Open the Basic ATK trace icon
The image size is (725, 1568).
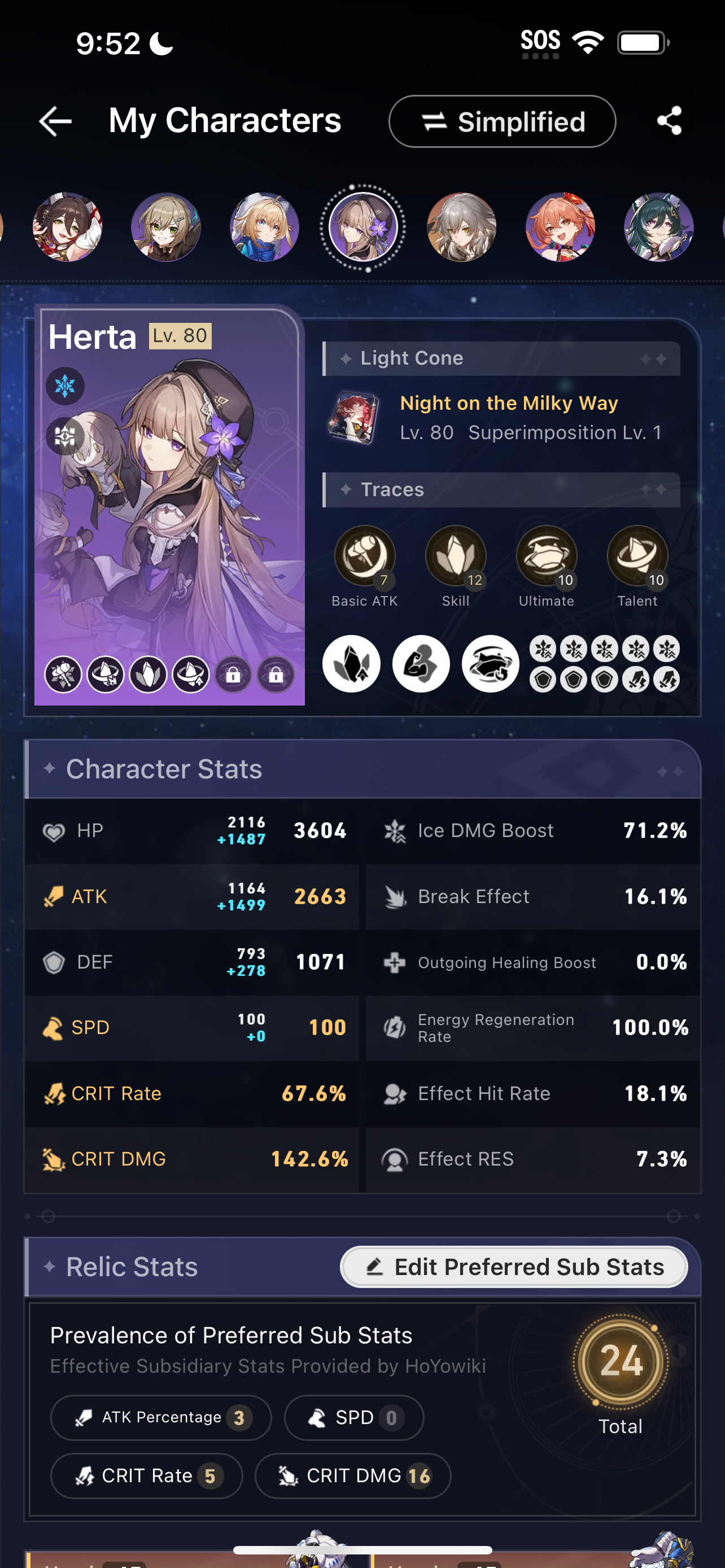(364, 555)
